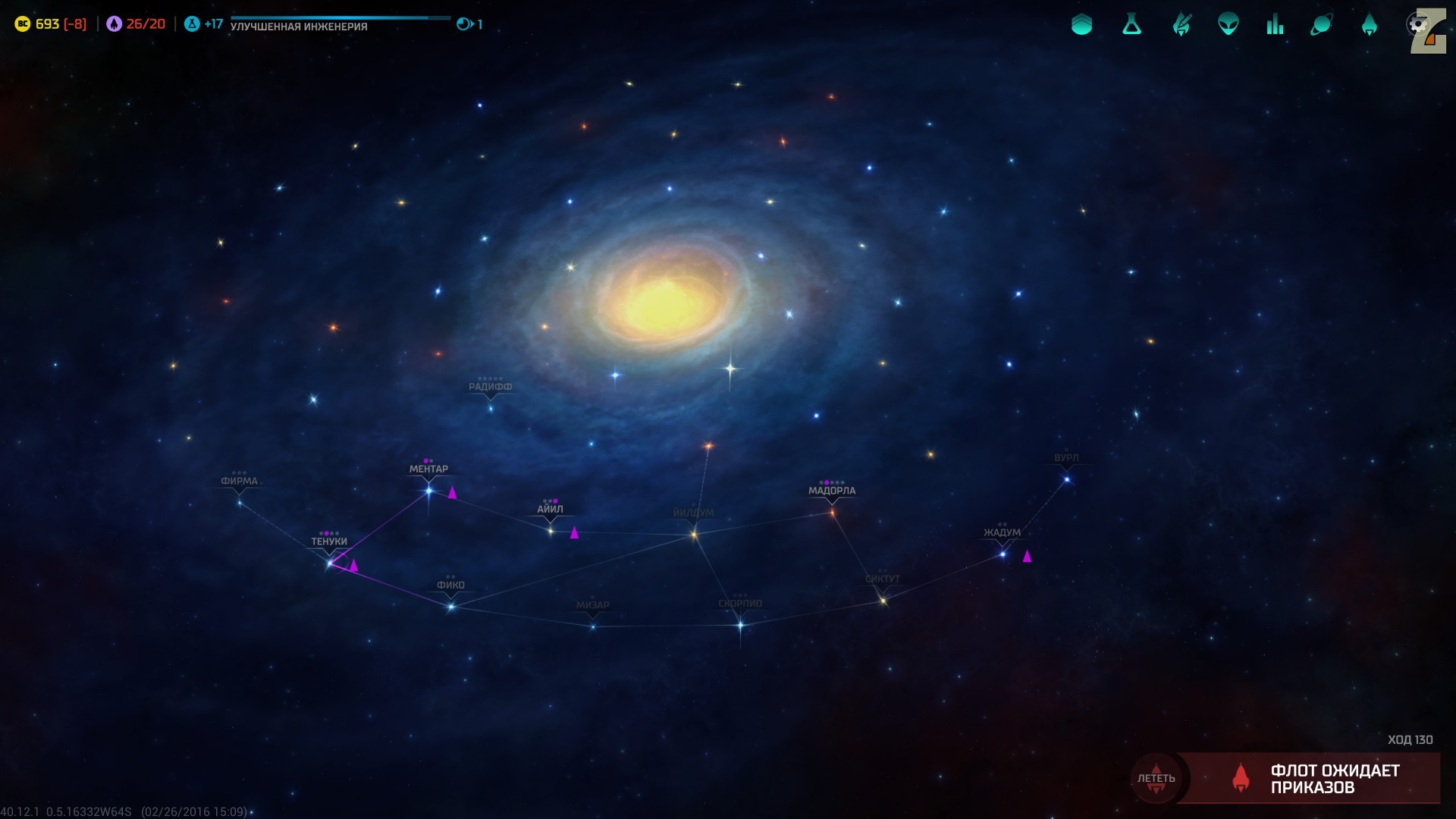Choose the АЙИЛ star system label
This screenshot has width=1456, height=819.
point(550,510)
